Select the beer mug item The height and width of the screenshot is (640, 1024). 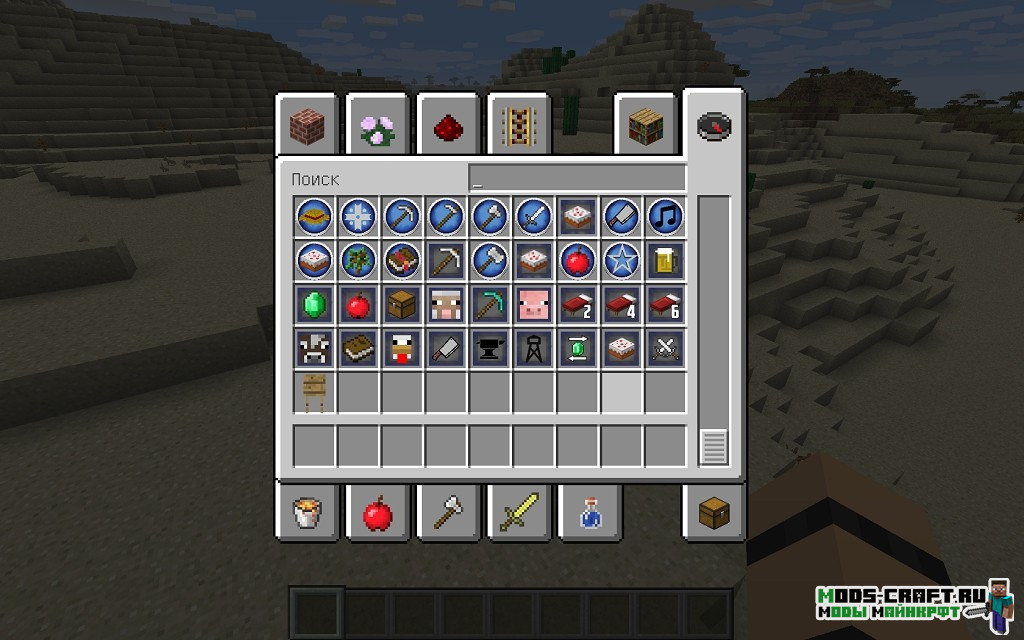(x=665, y=259)
